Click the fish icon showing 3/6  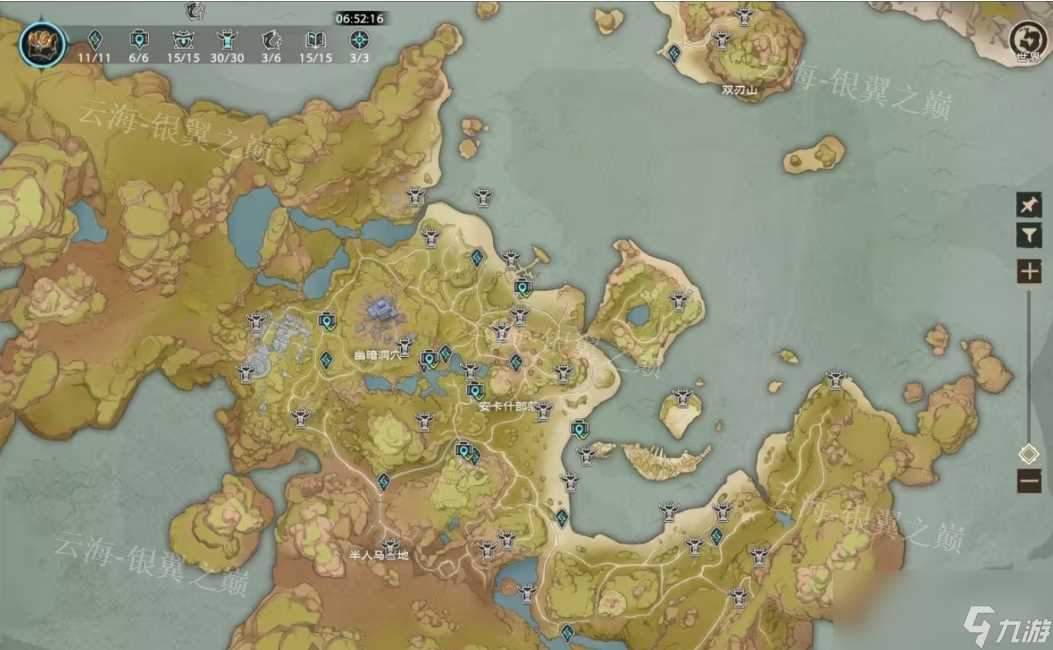(271, 41)
